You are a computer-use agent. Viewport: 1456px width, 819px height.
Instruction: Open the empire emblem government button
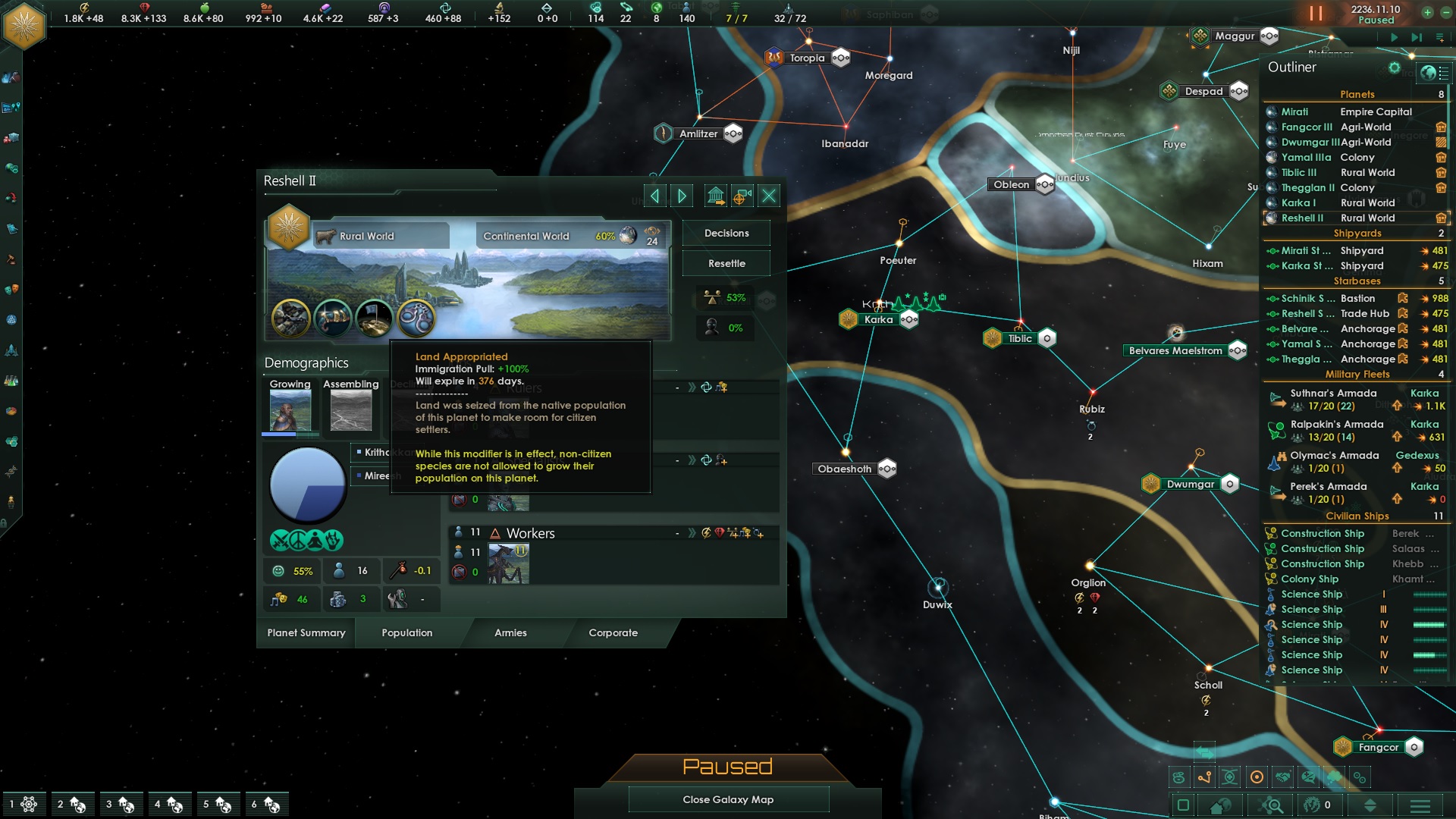(25, 26)
